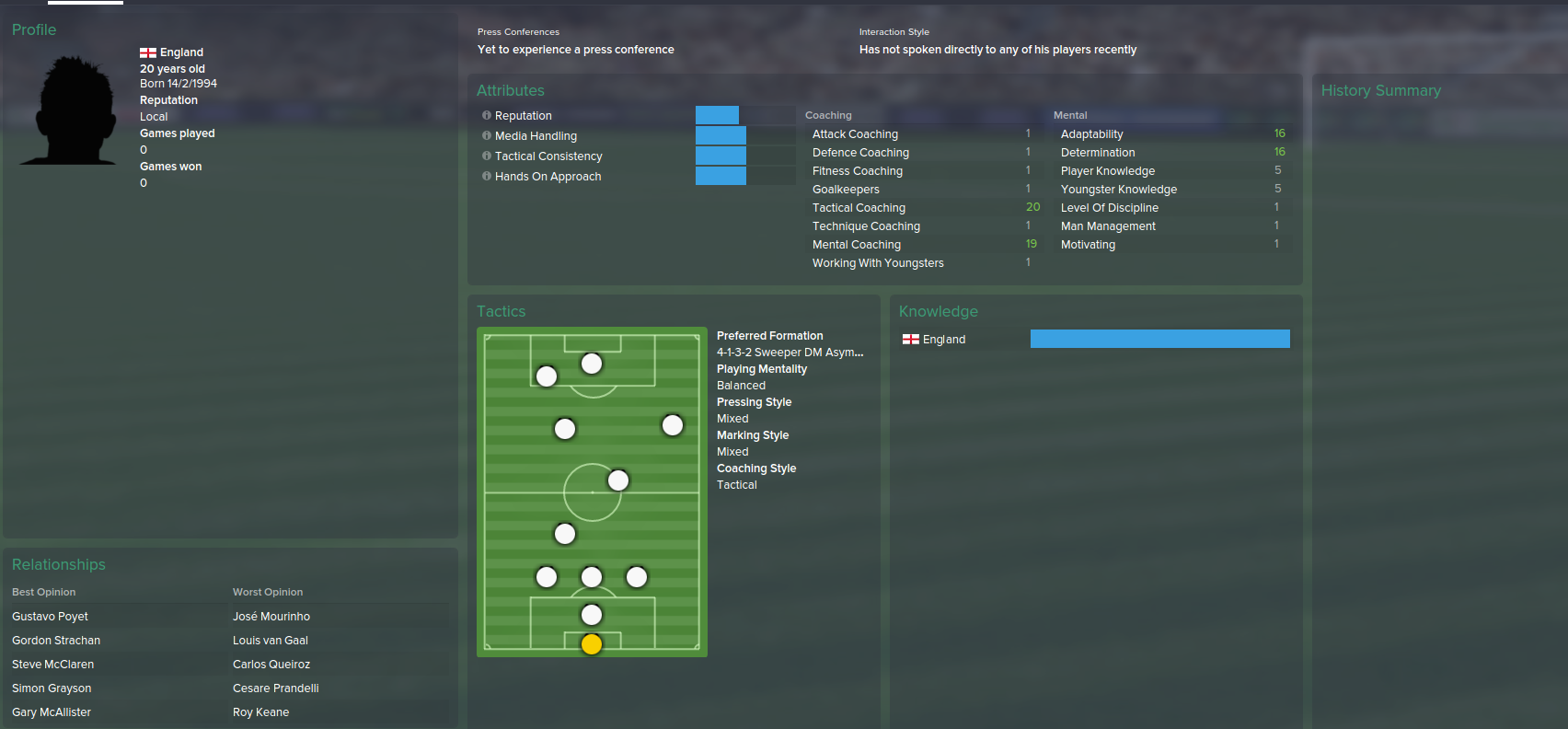Switch to the highlighted tab at the top
This screenshot has height=729, width=1568.
86,4
